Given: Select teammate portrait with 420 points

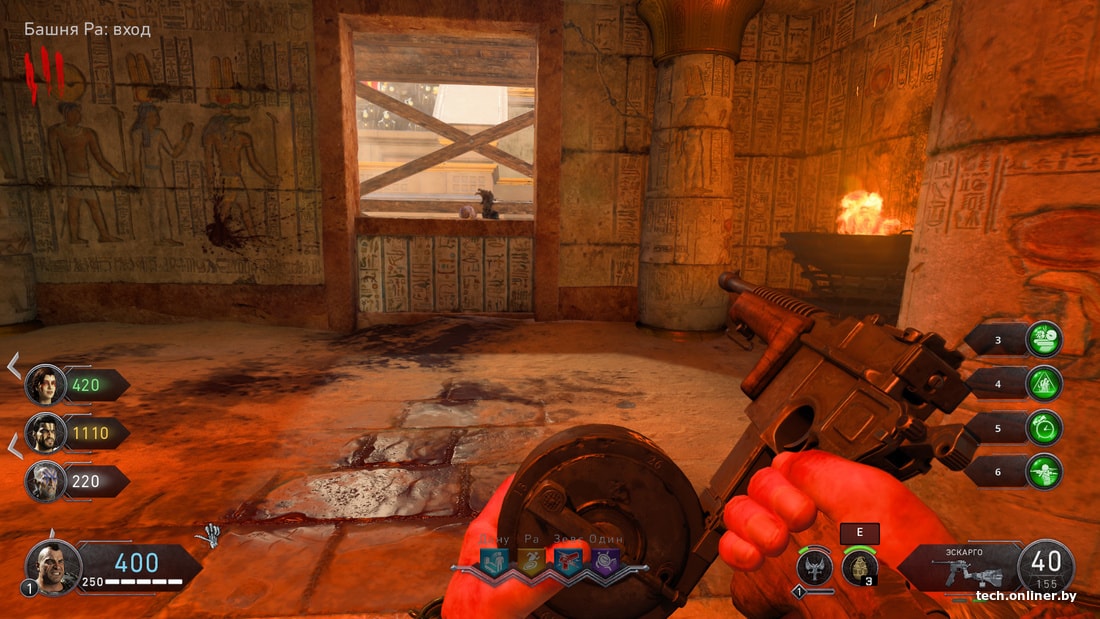Looking at the screenshot, I should (x=46, y=384).
